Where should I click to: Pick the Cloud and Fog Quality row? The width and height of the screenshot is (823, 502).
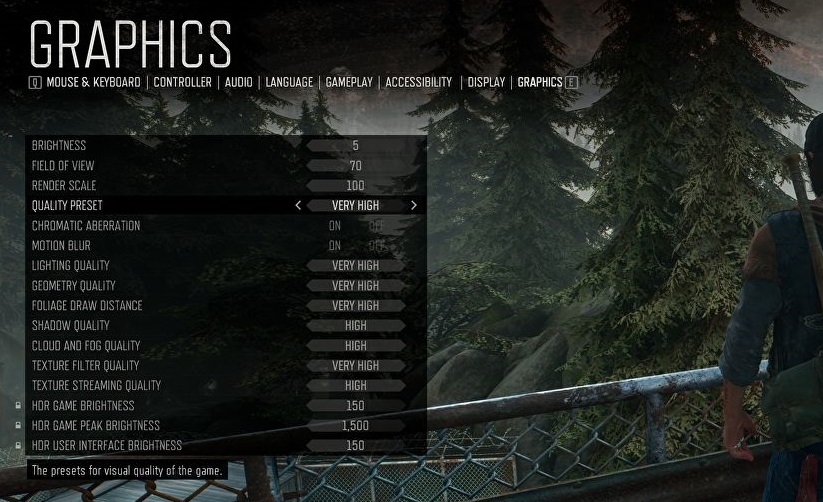point(225,346)
